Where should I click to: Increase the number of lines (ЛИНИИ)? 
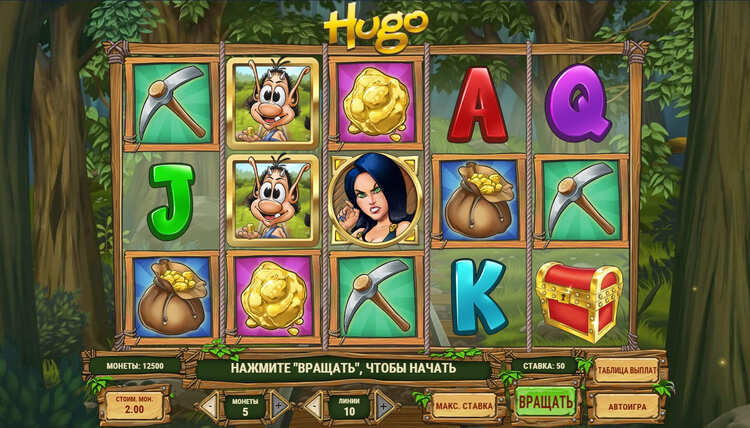pyautogui.click(x=384, y=405)
